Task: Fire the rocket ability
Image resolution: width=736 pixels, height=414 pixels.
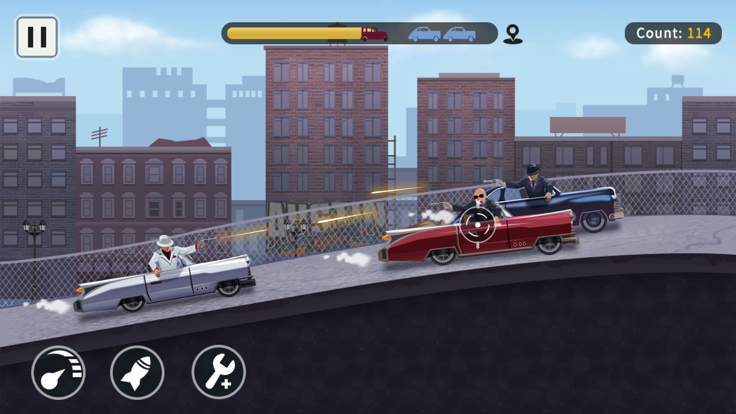Action: [138, 372]
